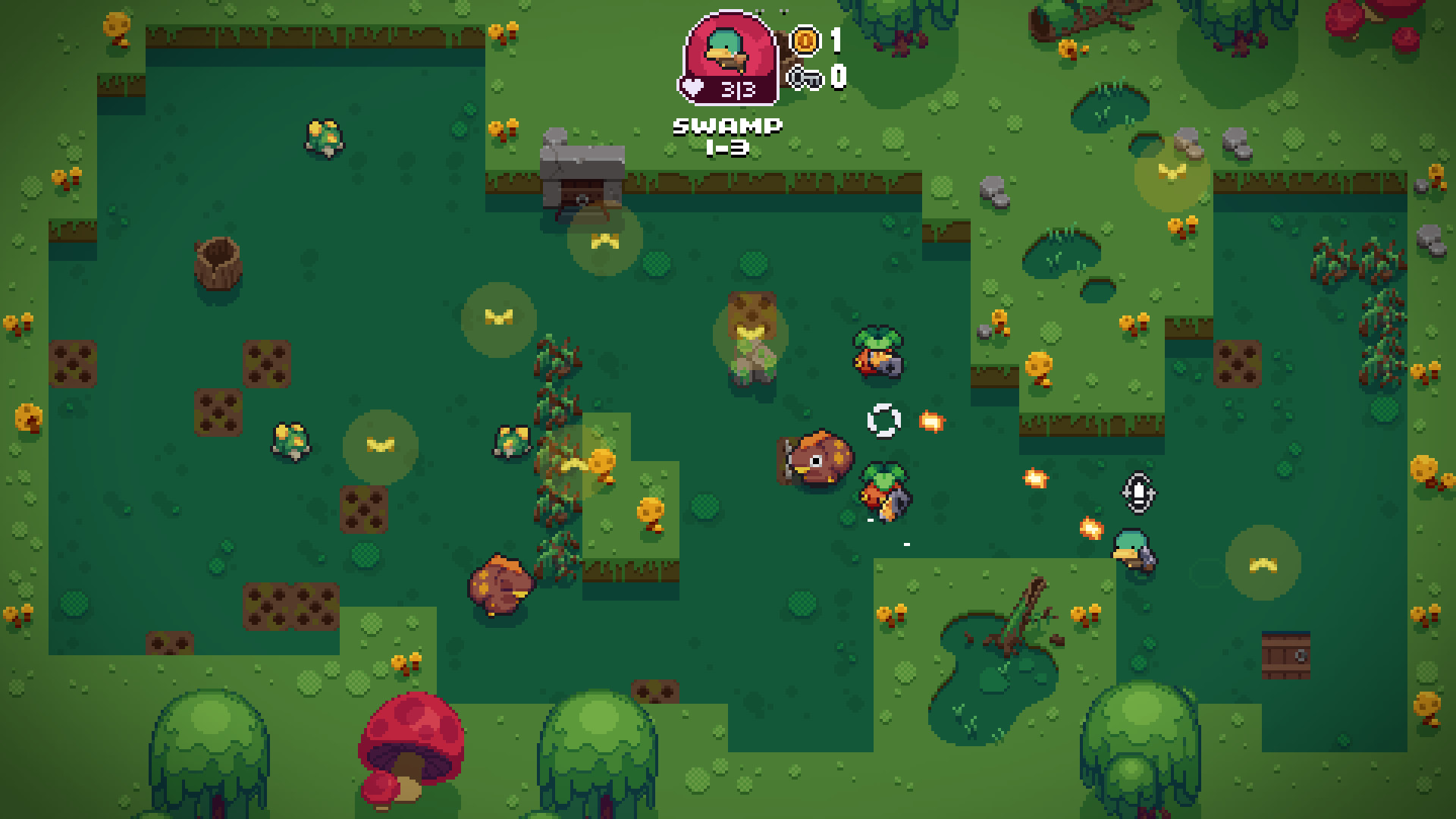Select the ghost-shaped cursor icon near the duck
1456x819 pixels.
coord(1137,493)
